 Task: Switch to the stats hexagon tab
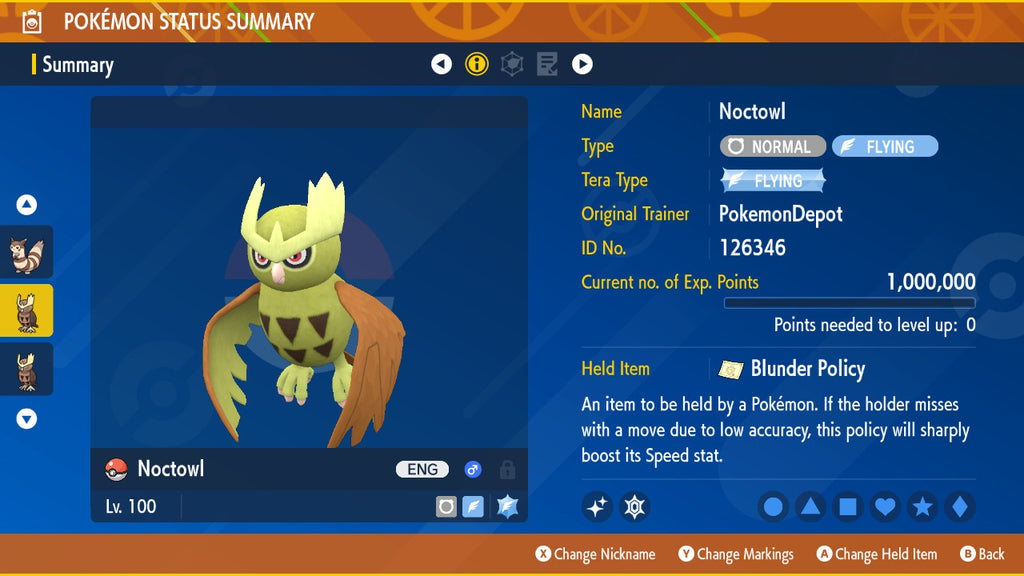(x=512, y=65)
